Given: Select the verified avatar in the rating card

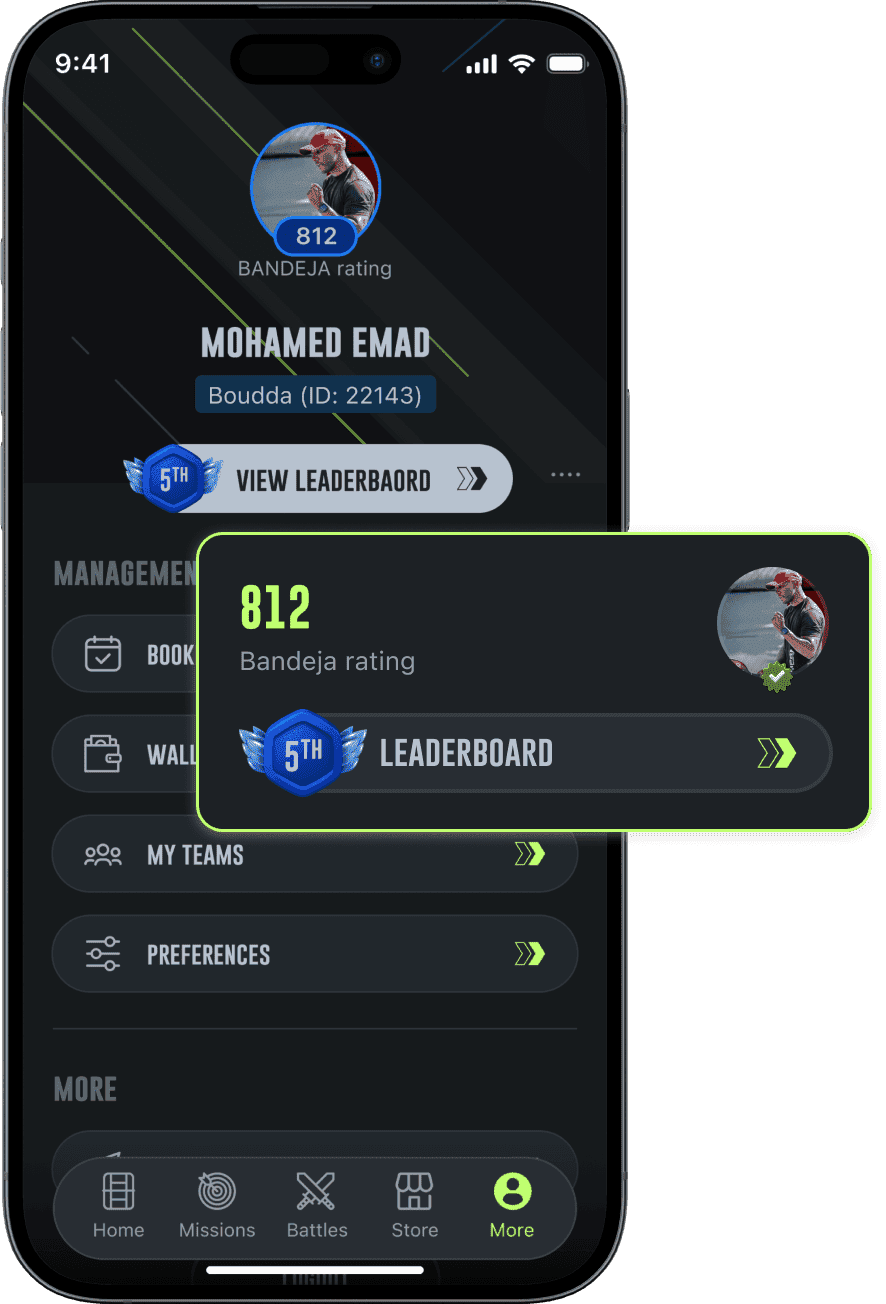Looking at the screenshot, I should [x=773, y=624].
